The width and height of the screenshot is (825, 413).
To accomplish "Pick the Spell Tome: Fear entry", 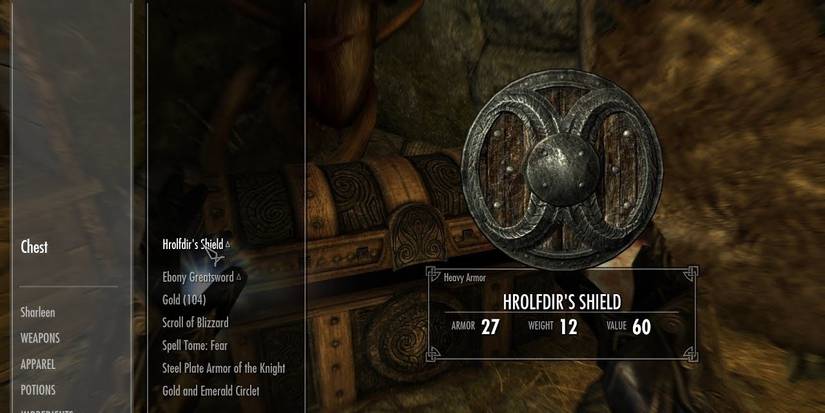I will (x=194, y=345).
